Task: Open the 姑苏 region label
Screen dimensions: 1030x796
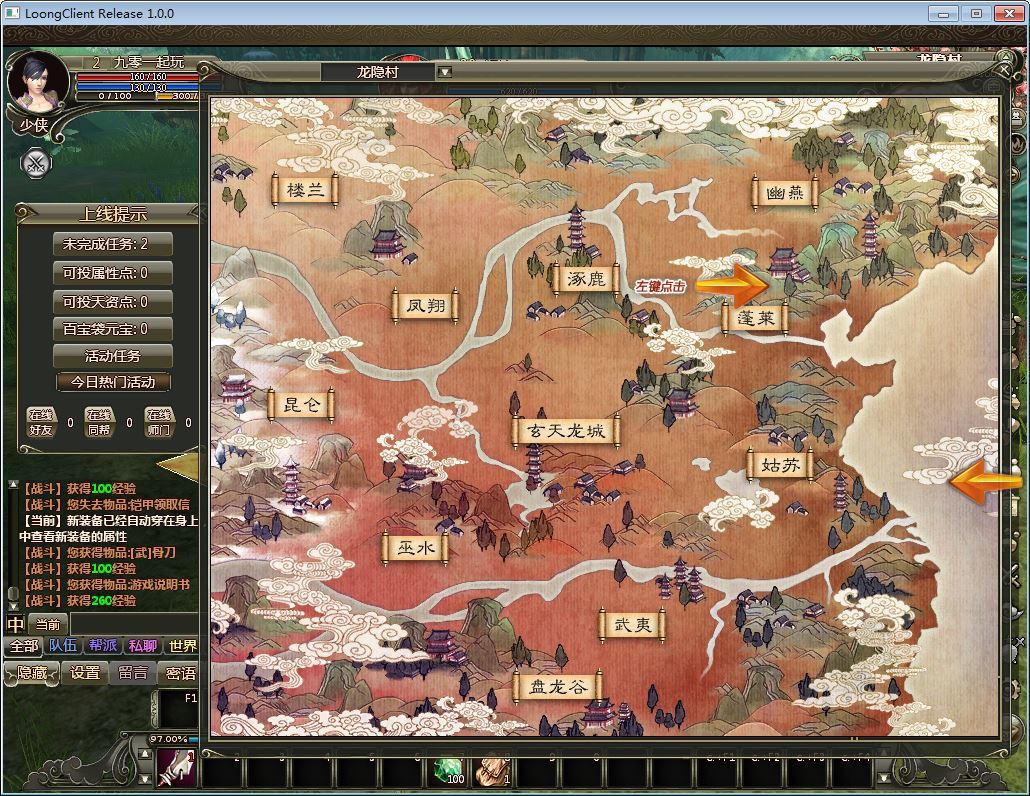Action: 780,464
